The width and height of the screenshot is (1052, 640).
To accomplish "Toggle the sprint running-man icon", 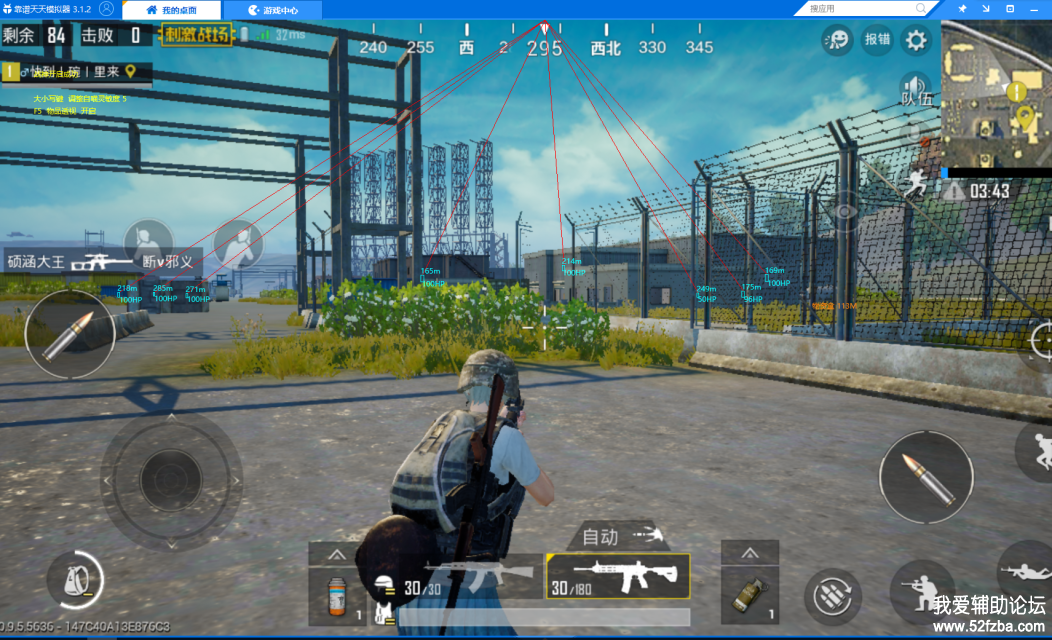I will point(915,182).
